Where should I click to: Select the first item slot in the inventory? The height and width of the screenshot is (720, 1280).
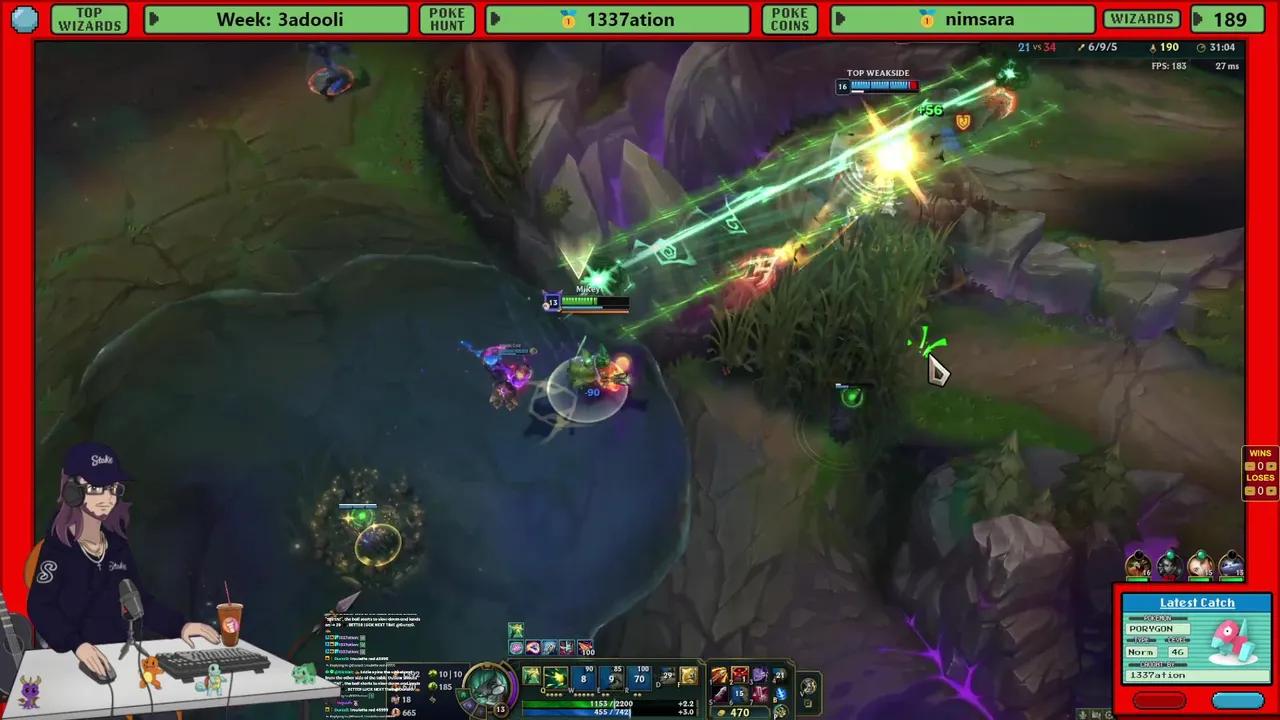coord(719,676)
